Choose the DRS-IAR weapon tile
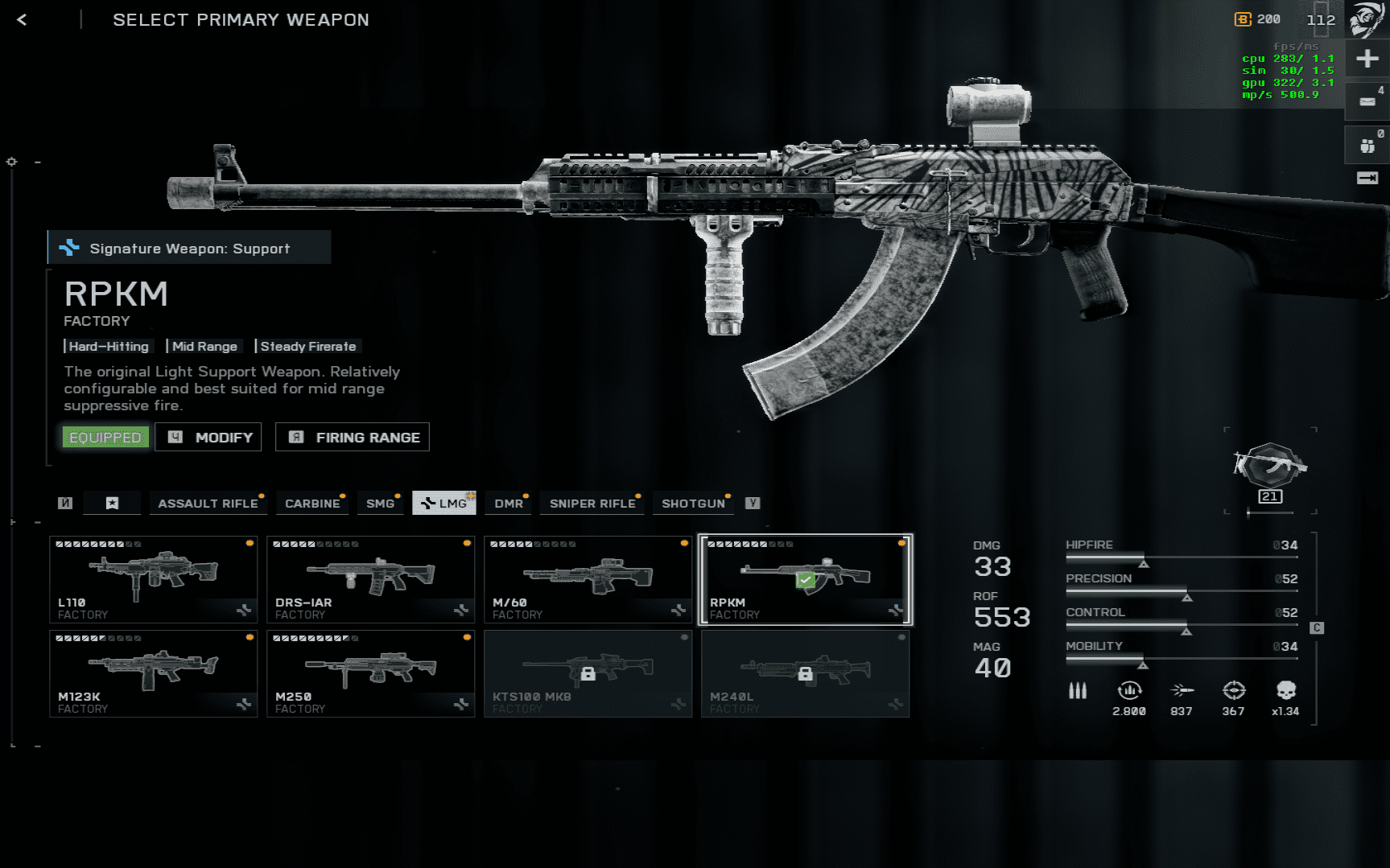The width and height of the screenshot is (1390, 868). 371,579
